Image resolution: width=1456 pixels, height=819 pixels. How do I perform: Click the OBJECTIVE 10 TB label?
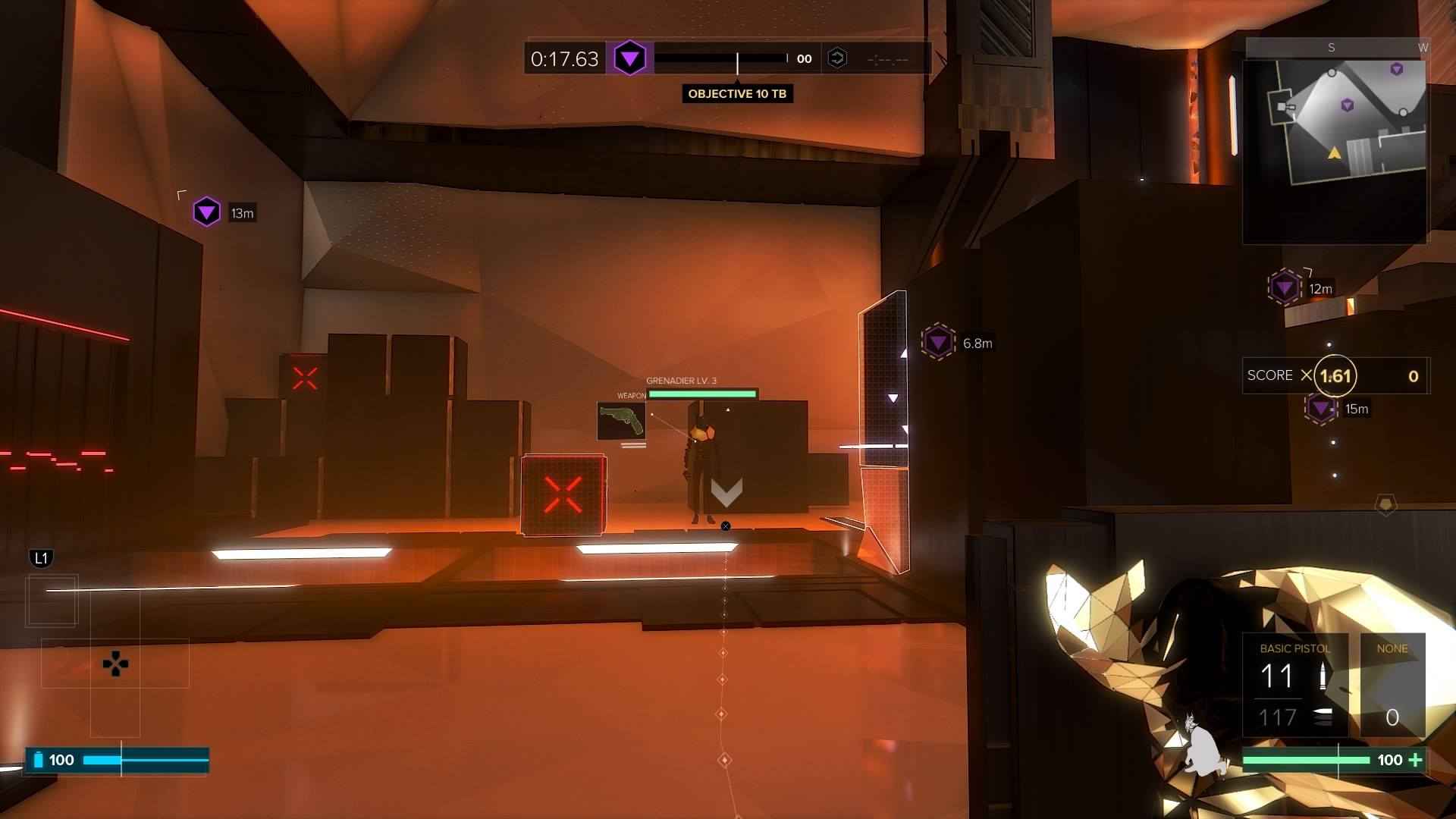point(737,94)
